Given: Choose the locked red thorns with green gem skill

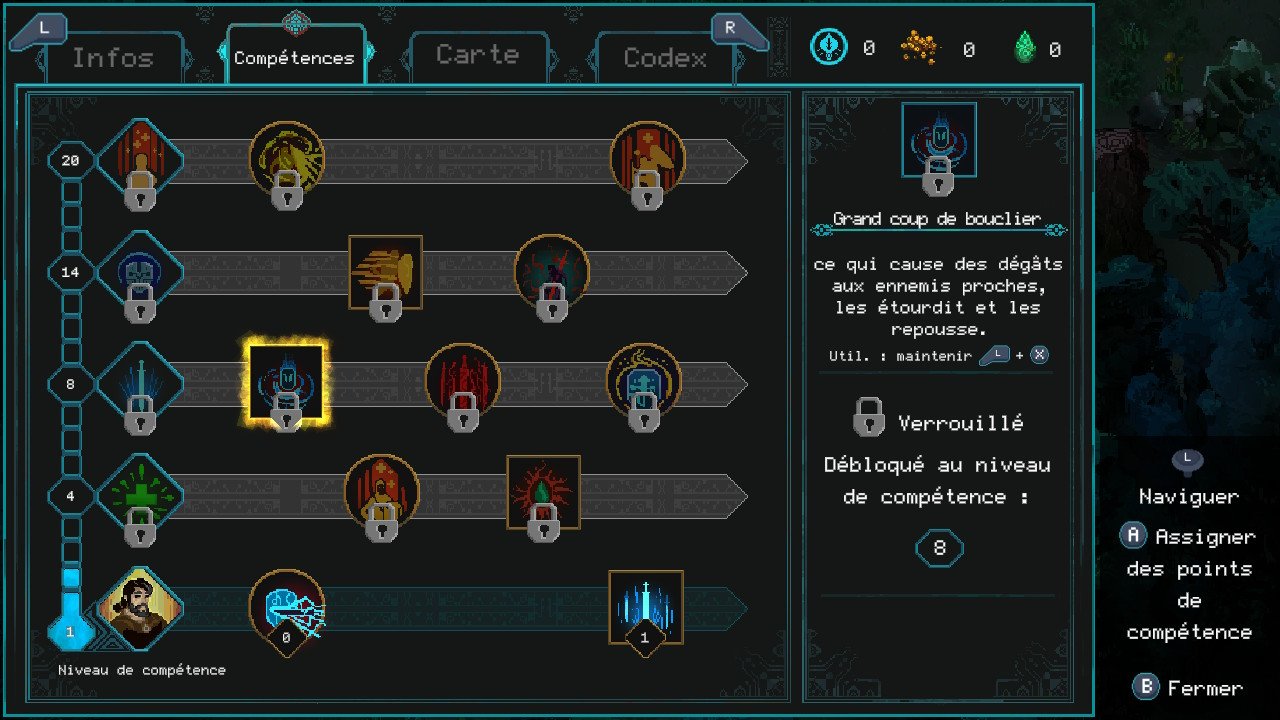Looking at the screenshot, I should coord(543,492).
